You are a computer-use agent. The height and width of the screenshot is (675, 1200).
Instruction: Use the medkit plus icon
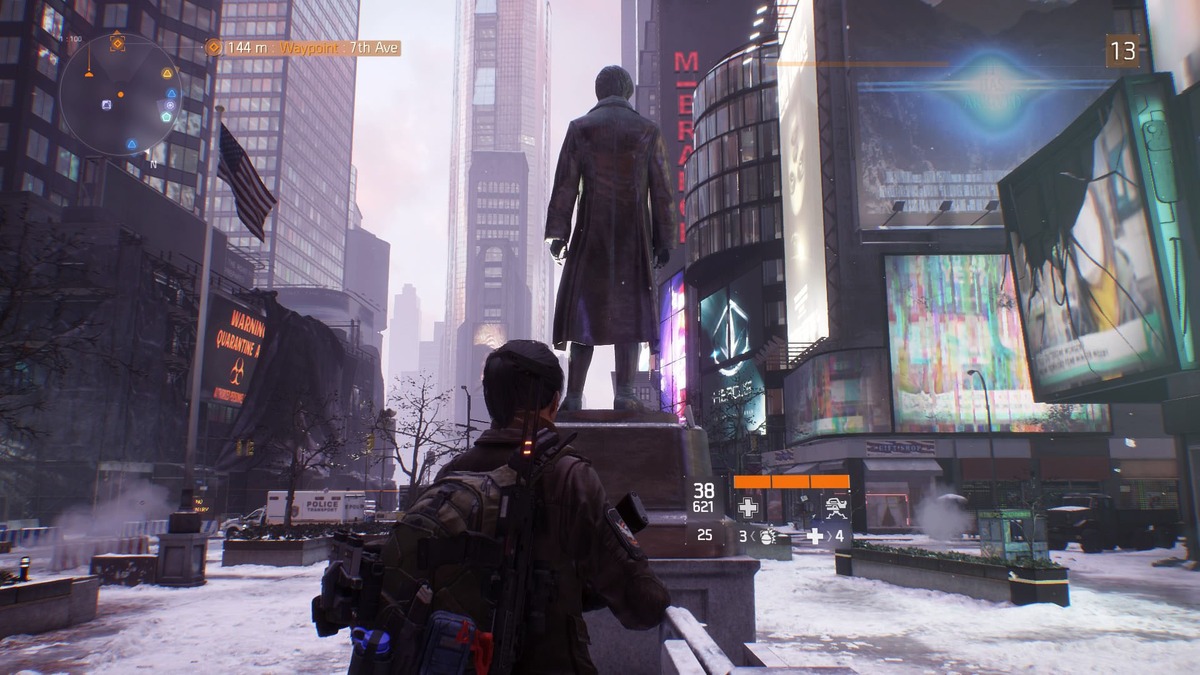[x=815, y=536]
